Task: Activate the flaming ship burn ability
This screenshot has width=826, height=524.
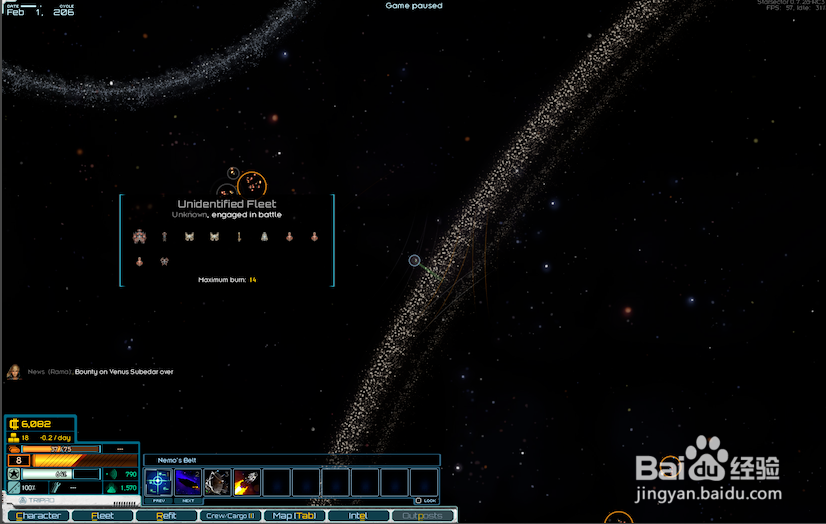Action: coord(247,482)
